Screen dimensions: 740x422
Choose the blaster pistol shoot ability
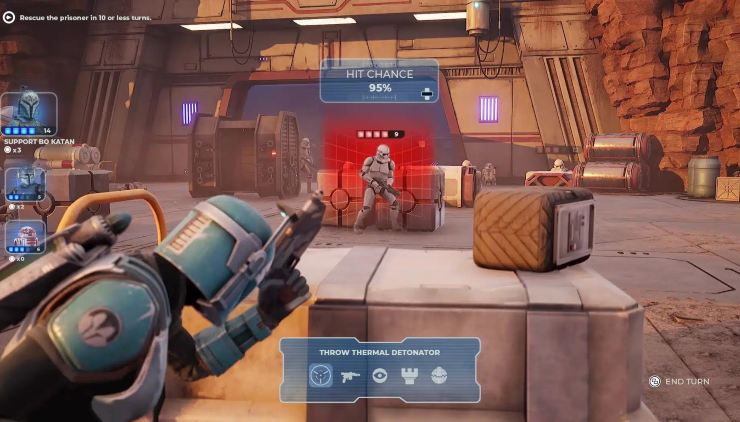pyautogui.click(x=350, y=376)
